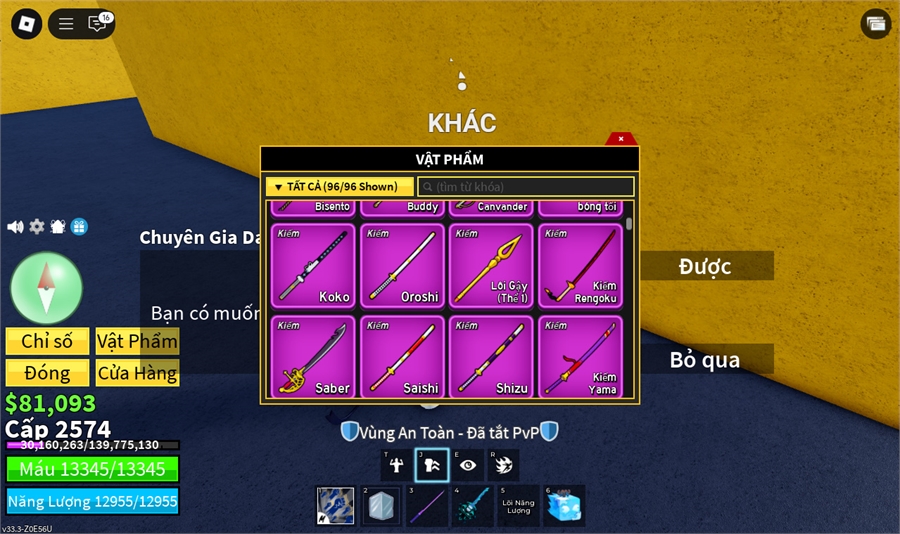Click the Đóng button
The width and height of the screenshot is (900, 534).
tap(47, 373)
